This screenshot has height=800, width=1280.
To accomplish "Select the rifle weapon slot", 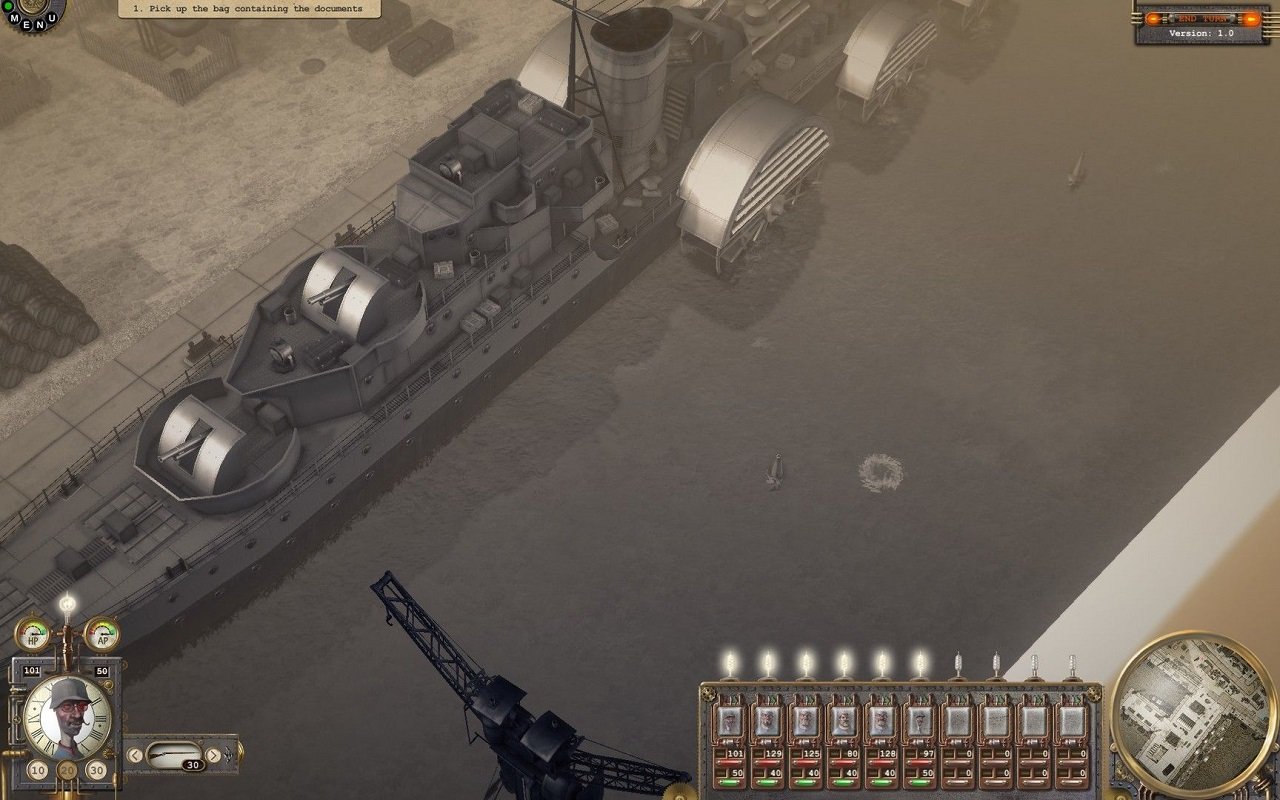I will point(174,752).
